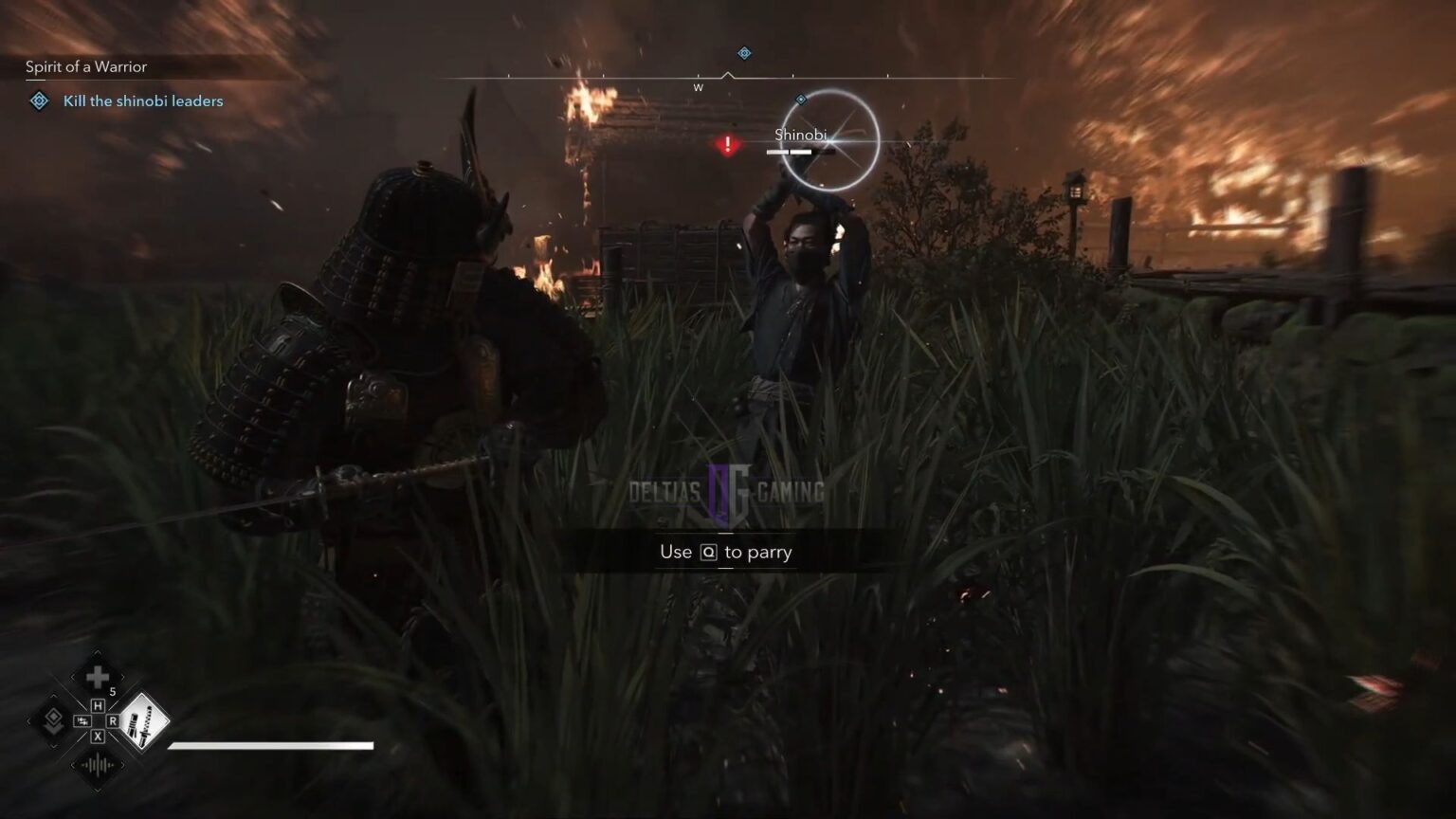Expand the left chevron beside the stance slot

[29, 720]
